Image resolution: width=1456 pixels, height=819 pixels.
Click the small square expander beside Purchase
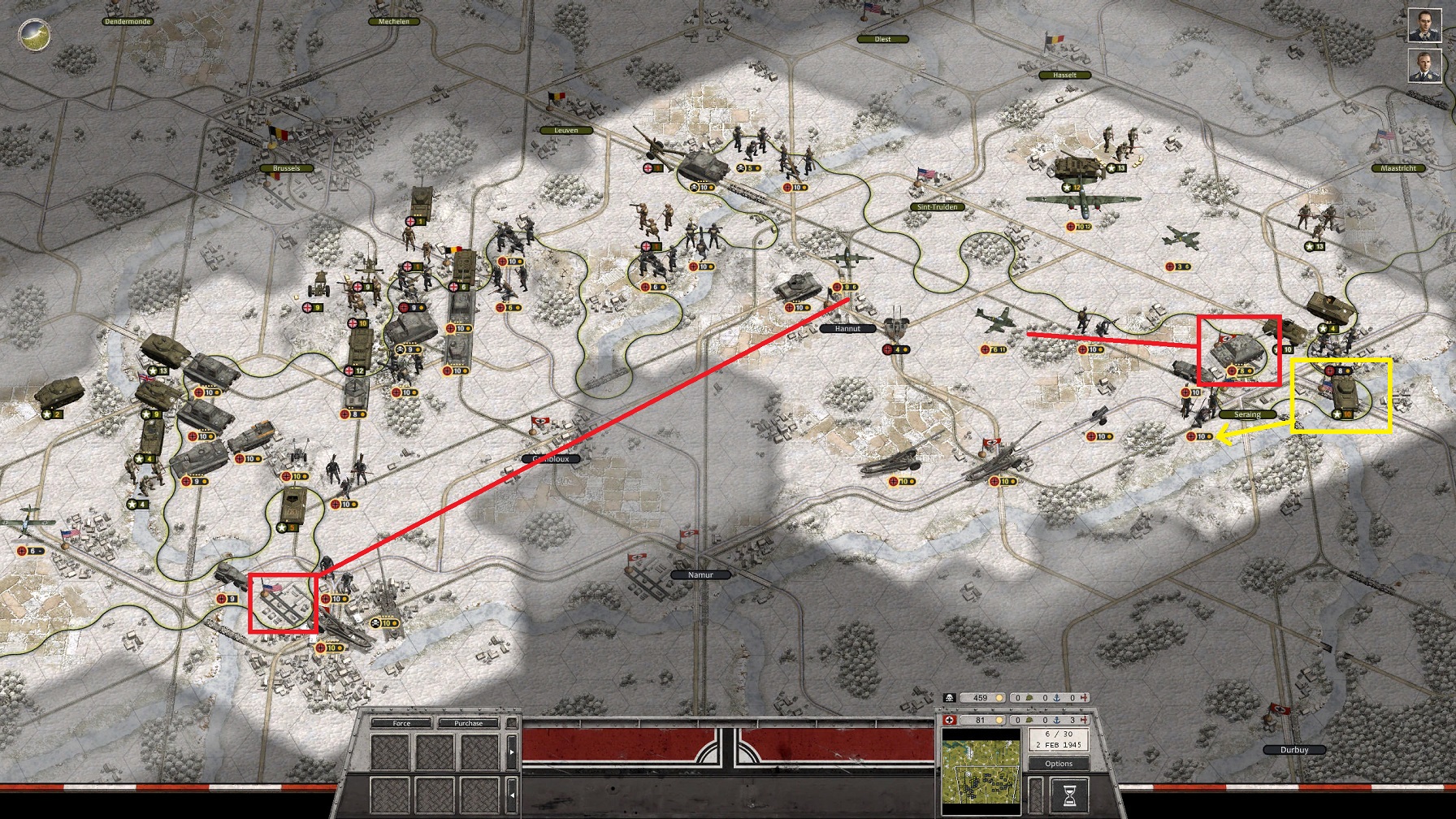coord(512,723)
